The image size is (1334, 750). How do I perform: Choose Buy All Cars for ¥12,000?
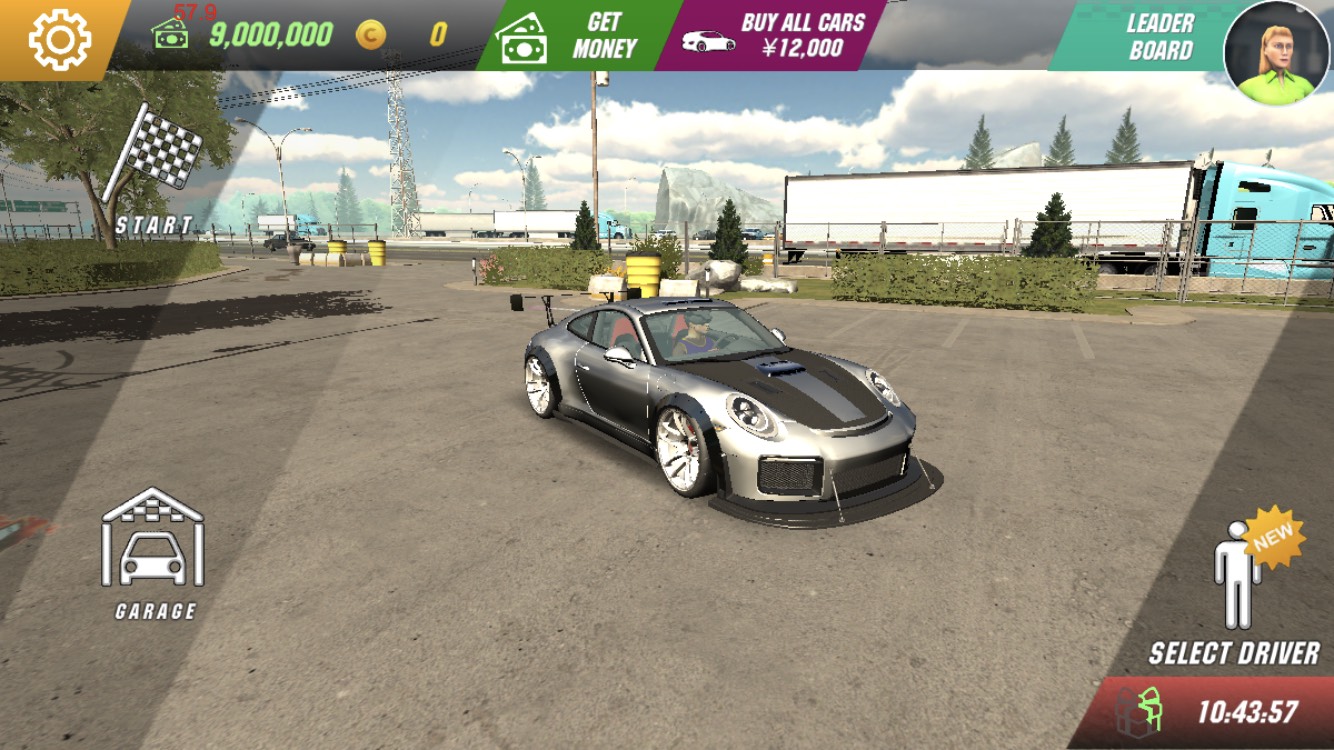click(770, 36)
